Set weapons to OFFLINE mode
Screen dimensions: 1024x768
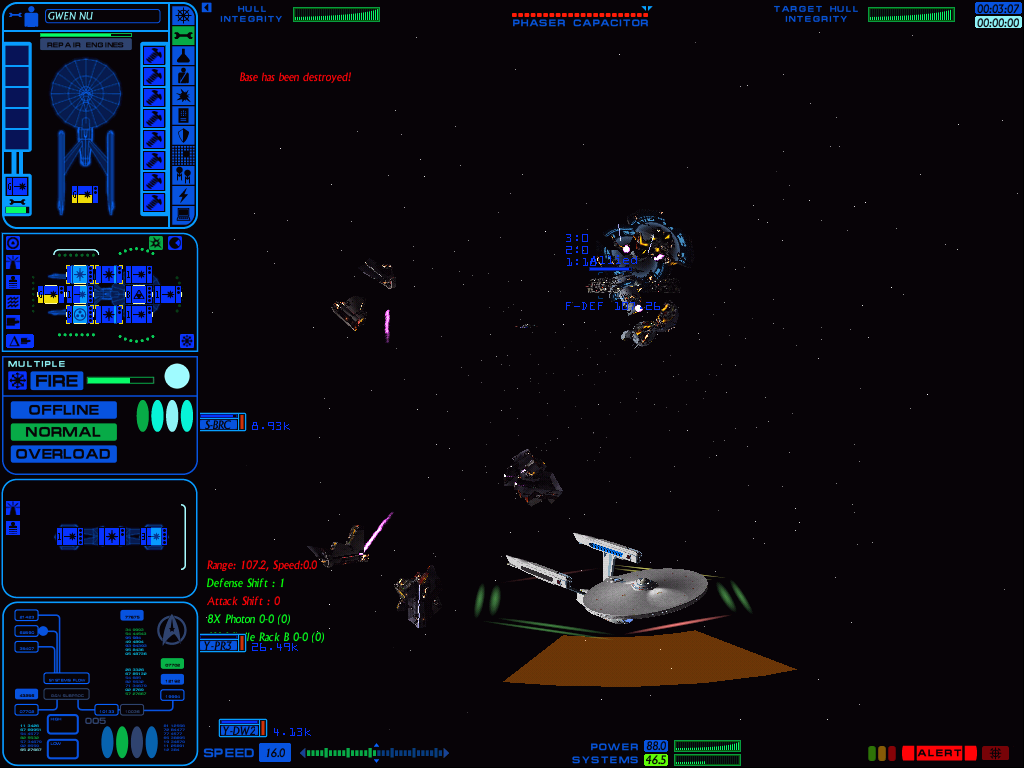click(x=64, y=410)
